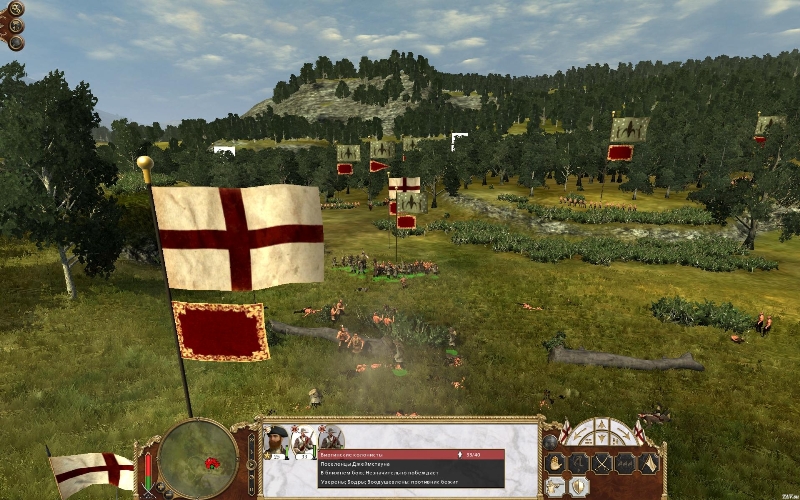Activate the halt order open-hand button

pyautogui.click(x=555, y=463)
